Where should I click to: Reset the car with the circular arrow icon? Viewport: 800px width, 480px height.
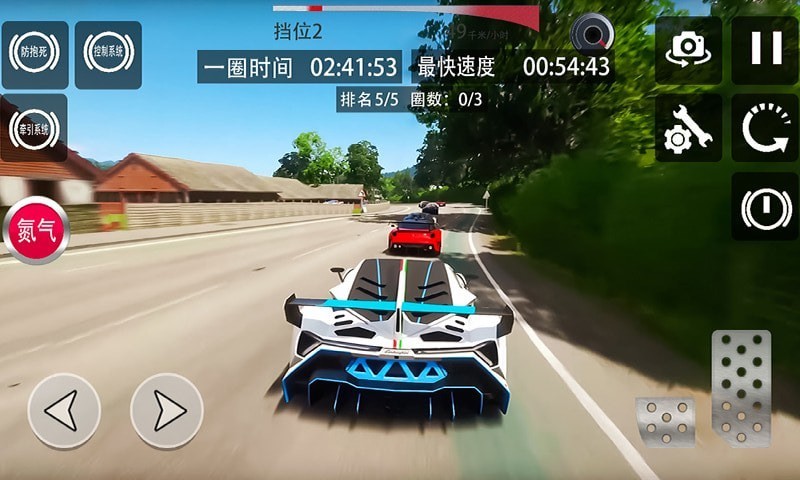pyautogui.click(x=765, y=128)
